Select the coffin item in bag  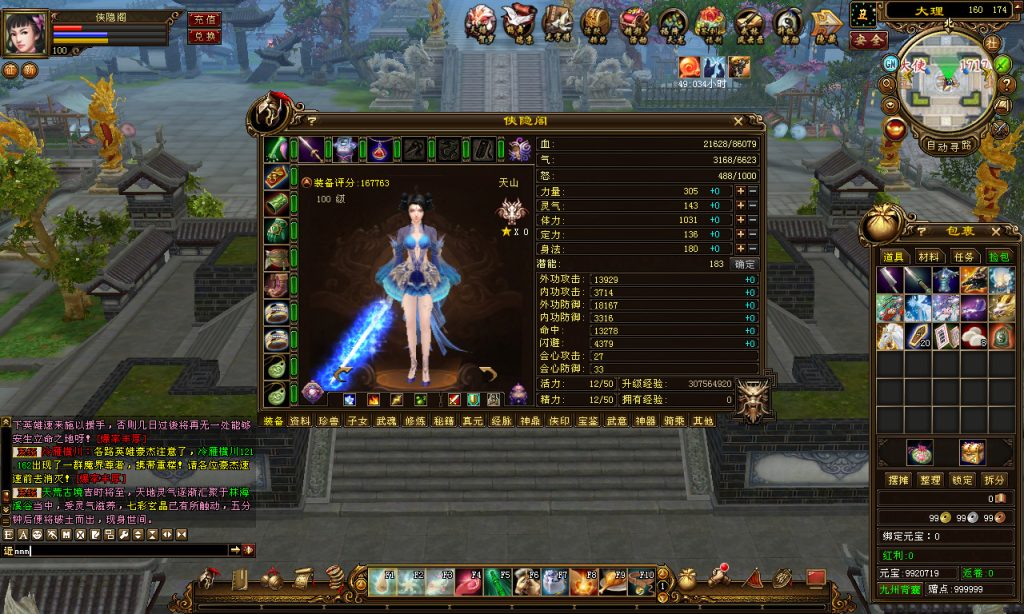click(x=918, y=337)
